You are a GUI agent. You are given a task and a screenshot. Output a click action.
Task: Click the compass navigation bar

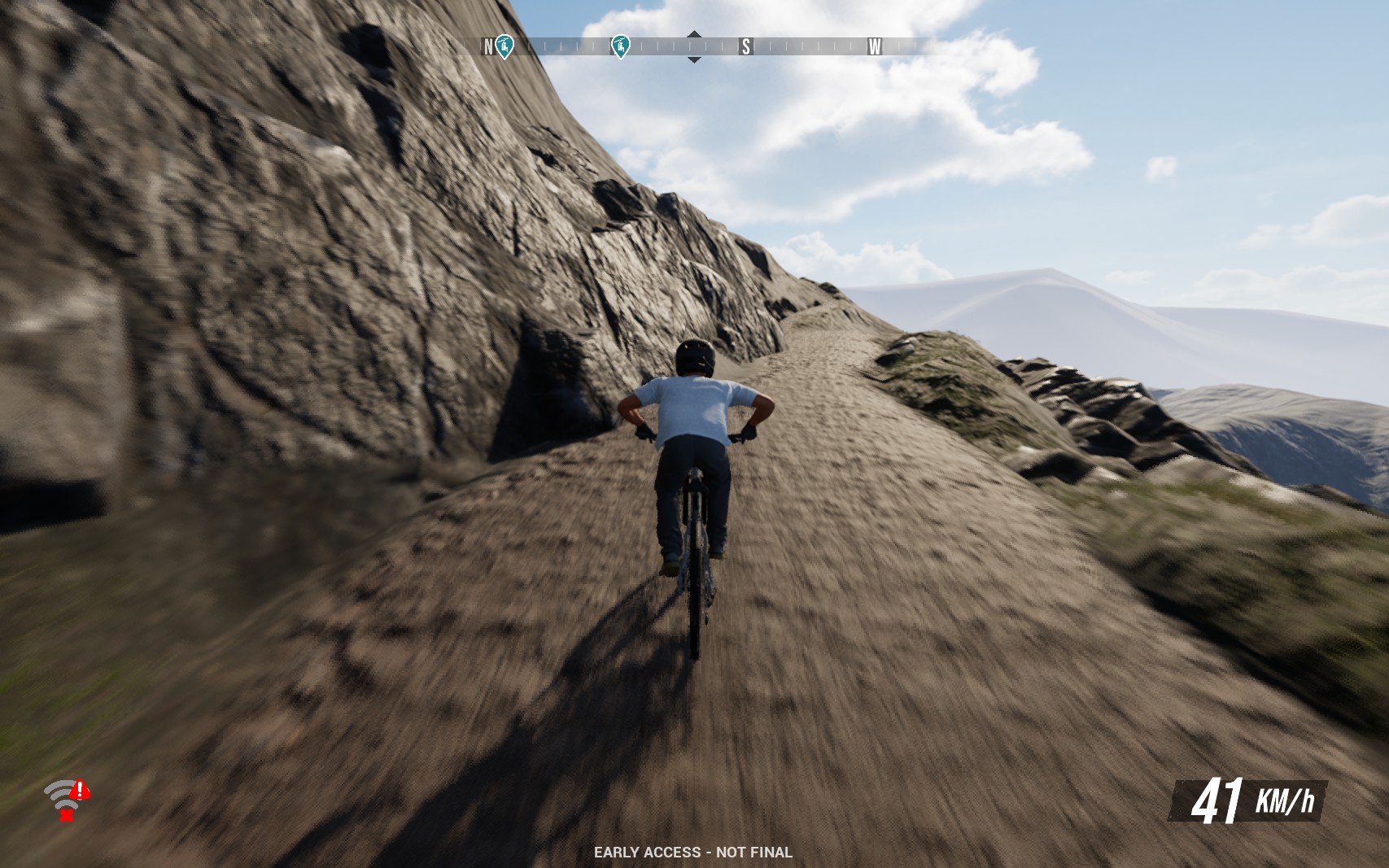tap(694, 46)
